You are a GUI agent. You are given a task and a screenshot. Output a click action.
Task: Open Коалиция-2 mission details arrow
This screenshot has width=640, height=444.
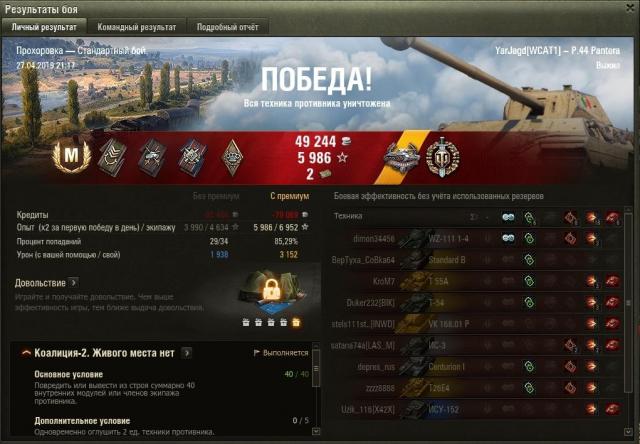point(187,353)
